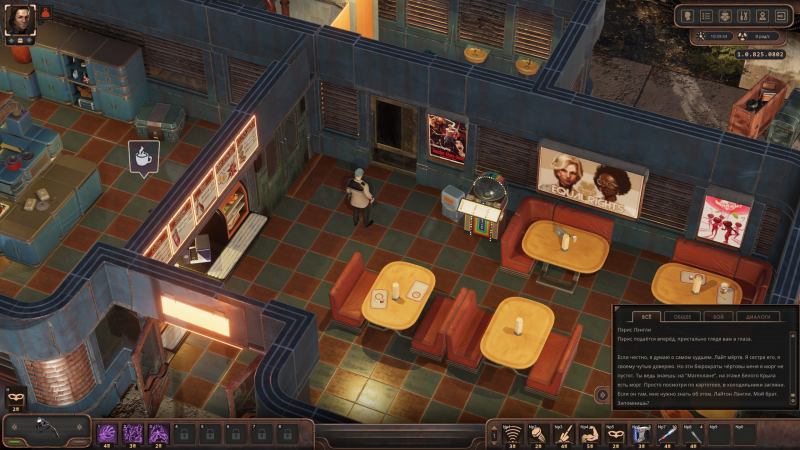Toggle the mask stealth icon above the weapon panel
This screenshot has height=450, width=800.
click(14, 397)
